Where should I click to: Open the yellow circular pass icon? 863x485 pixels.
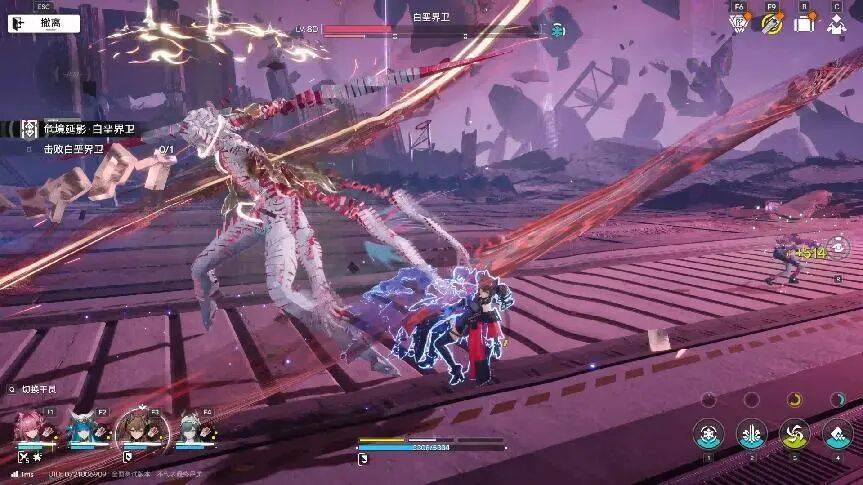[771, 24]
